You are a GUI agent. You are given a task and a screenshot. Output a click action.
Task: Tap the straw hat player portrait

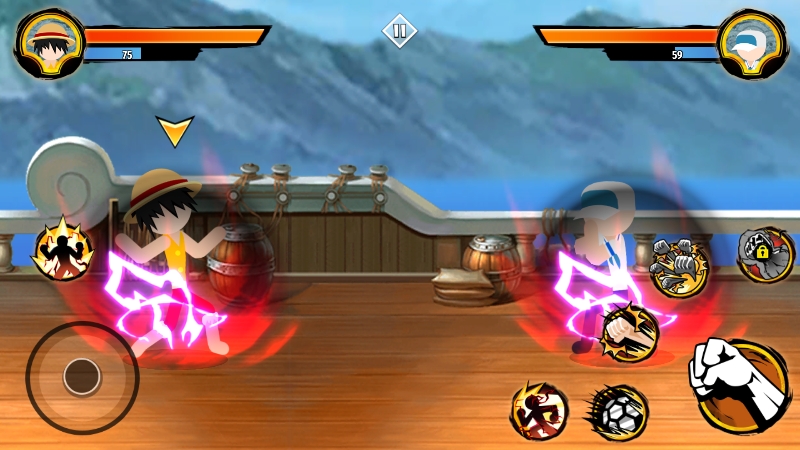(49, 43)
